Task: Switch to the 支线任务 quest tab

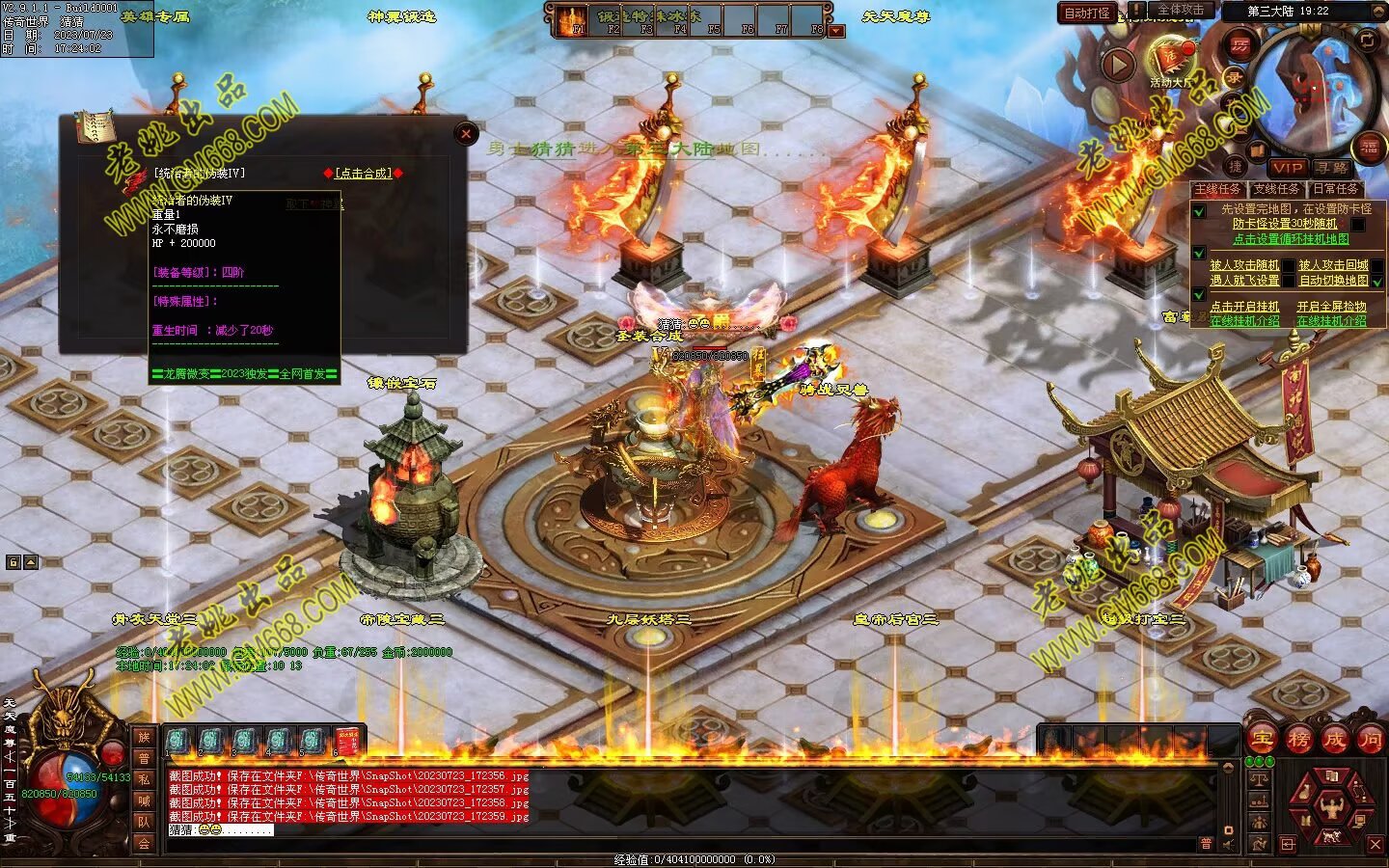Action: (1276, 189)
